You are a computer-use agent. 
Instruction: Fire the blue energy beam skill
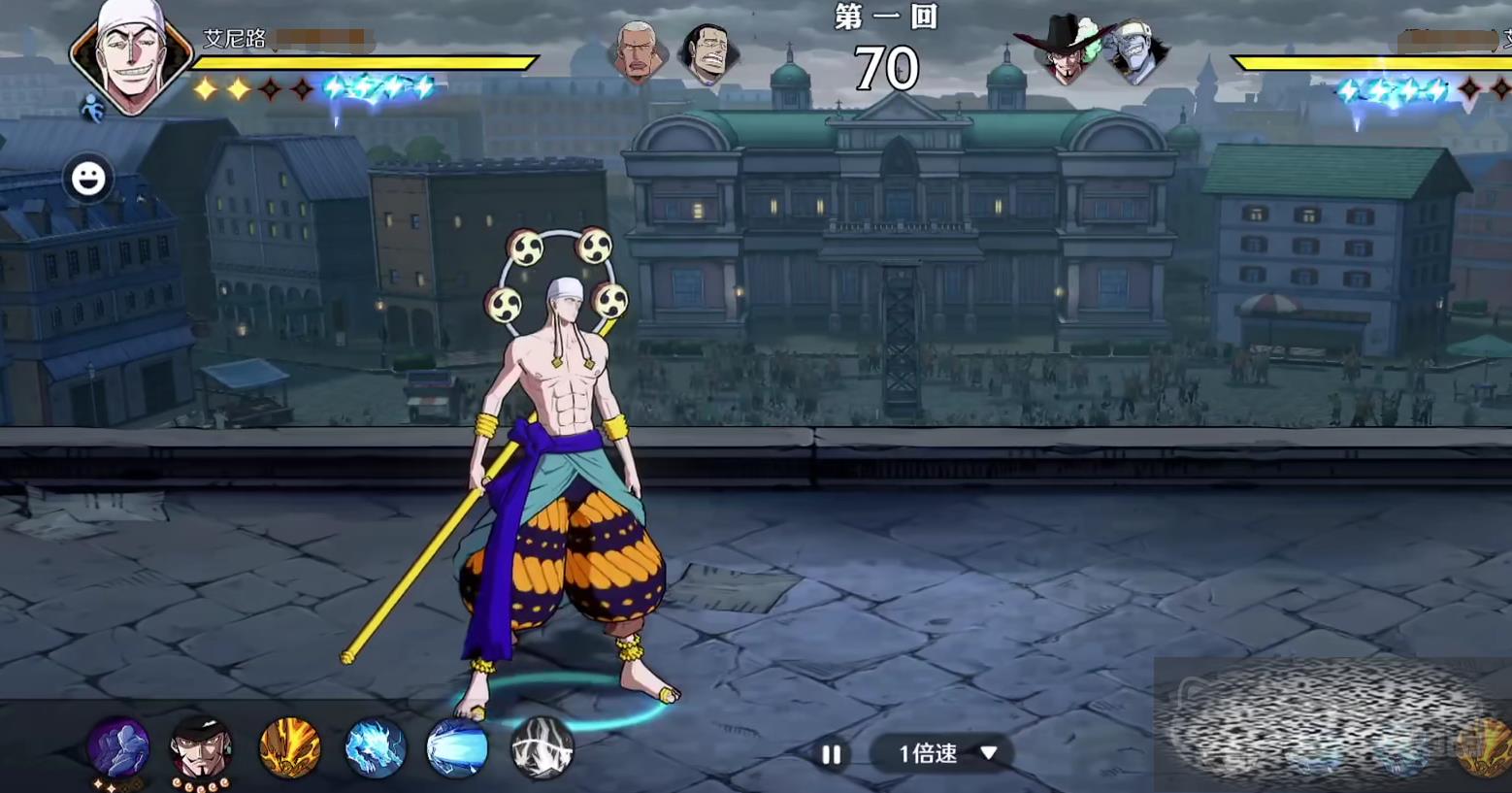pyautogui.click(x=457, y=748)
